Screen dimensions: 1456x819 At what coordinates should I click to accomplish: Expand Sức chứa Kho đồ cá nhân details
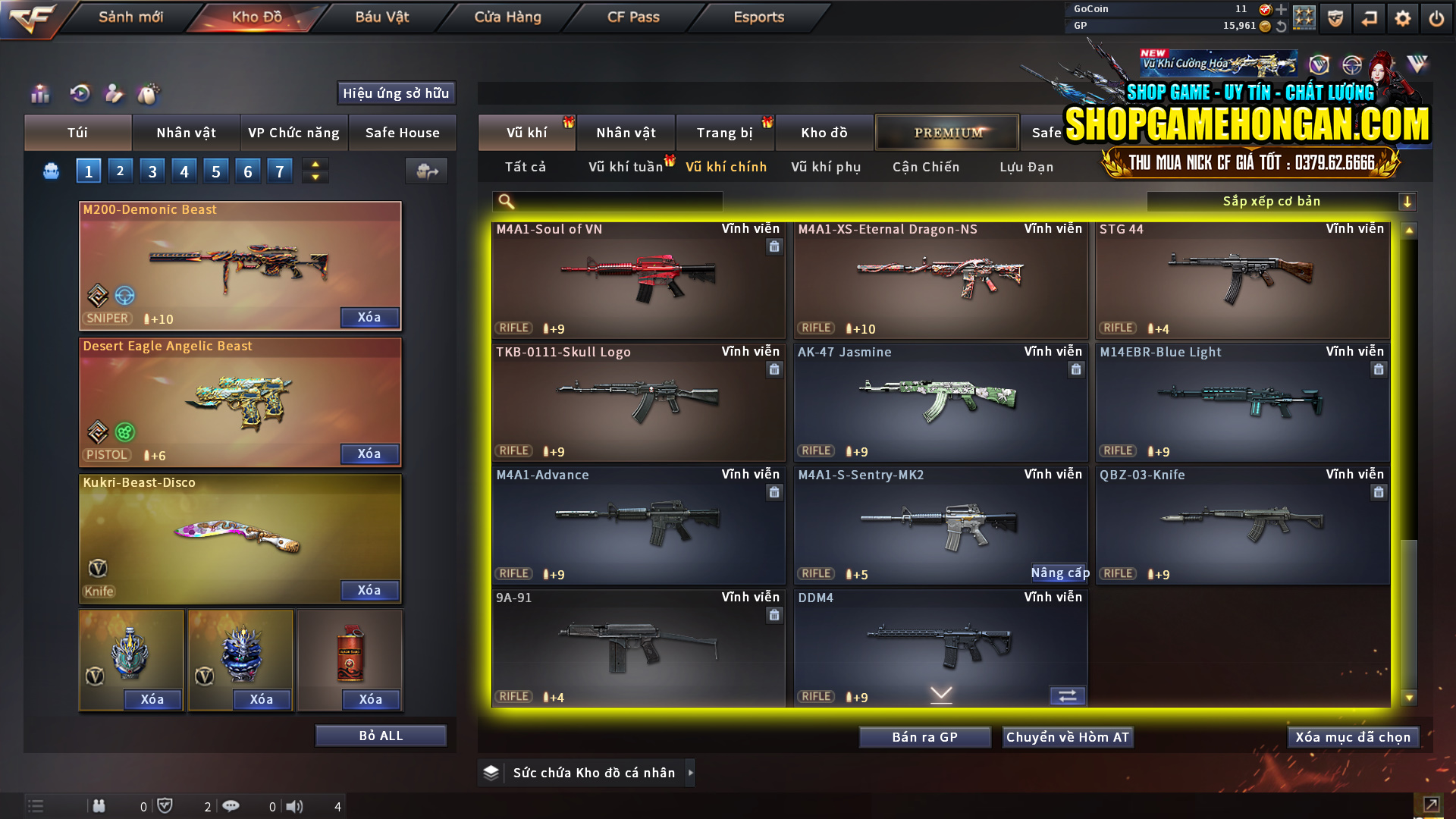(691, 772)
